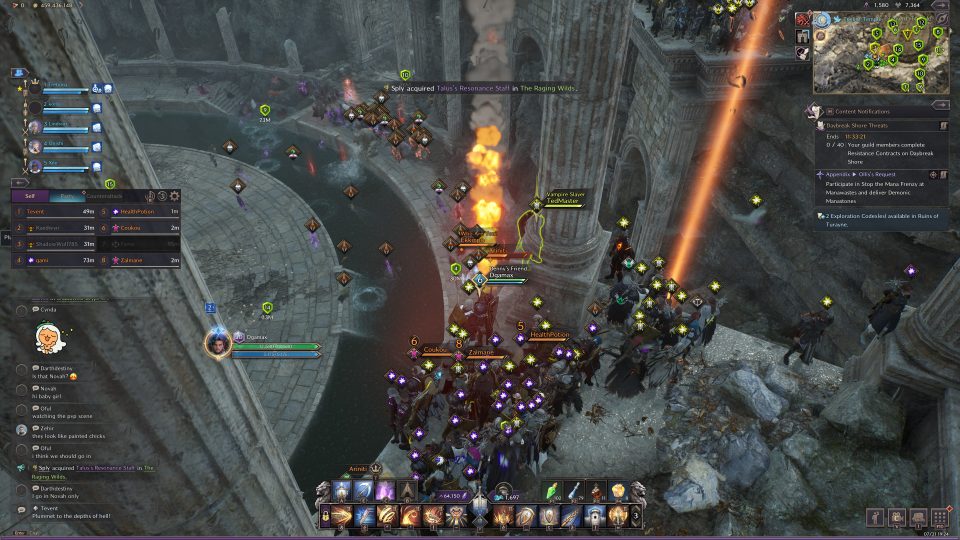Select the crowned party leader's frame
This screenshot has height=540, width=960.
[x=58, y=90]
